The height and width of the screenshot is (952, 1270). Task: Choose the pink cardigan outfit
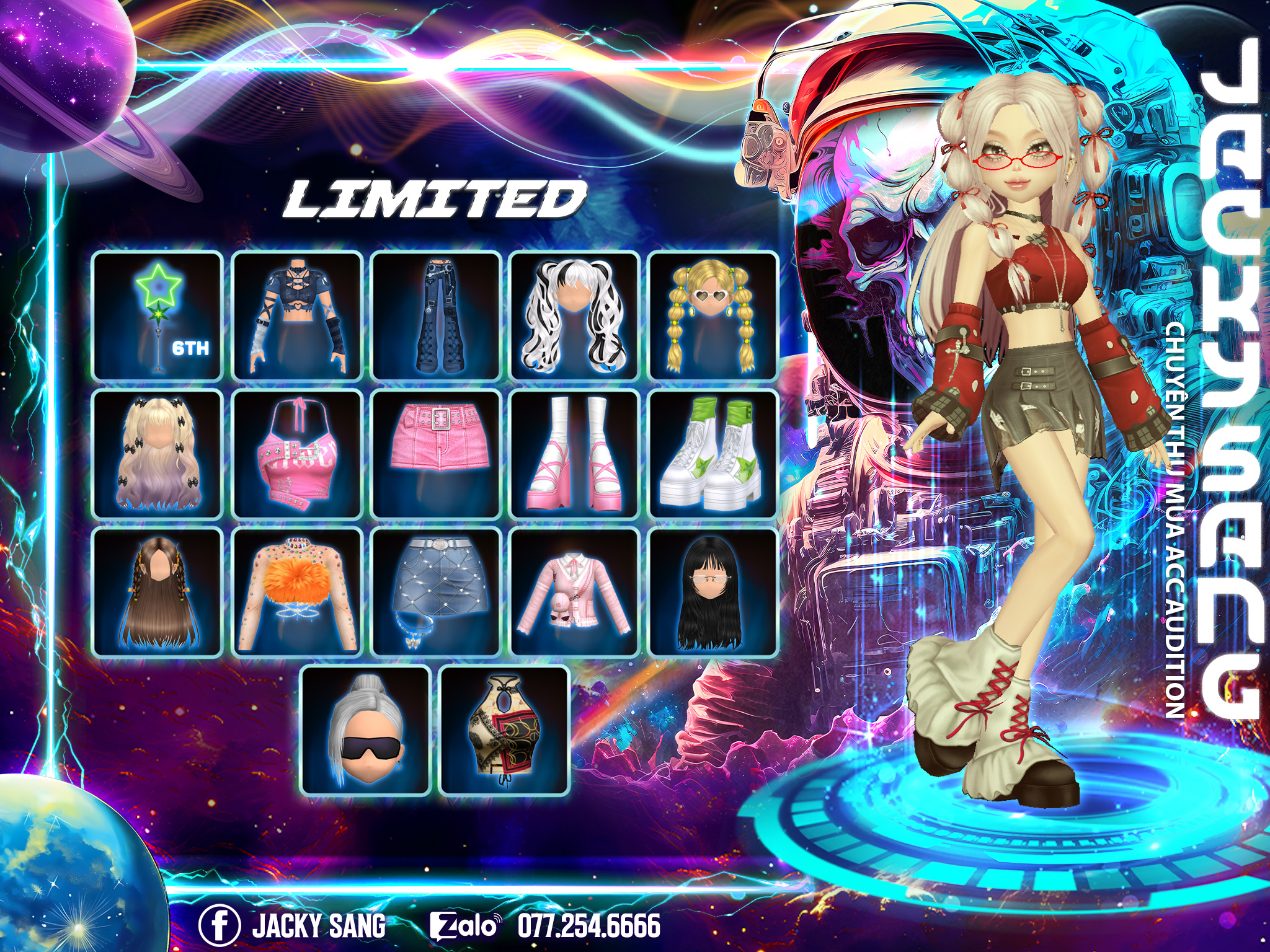tap(575, 593)
